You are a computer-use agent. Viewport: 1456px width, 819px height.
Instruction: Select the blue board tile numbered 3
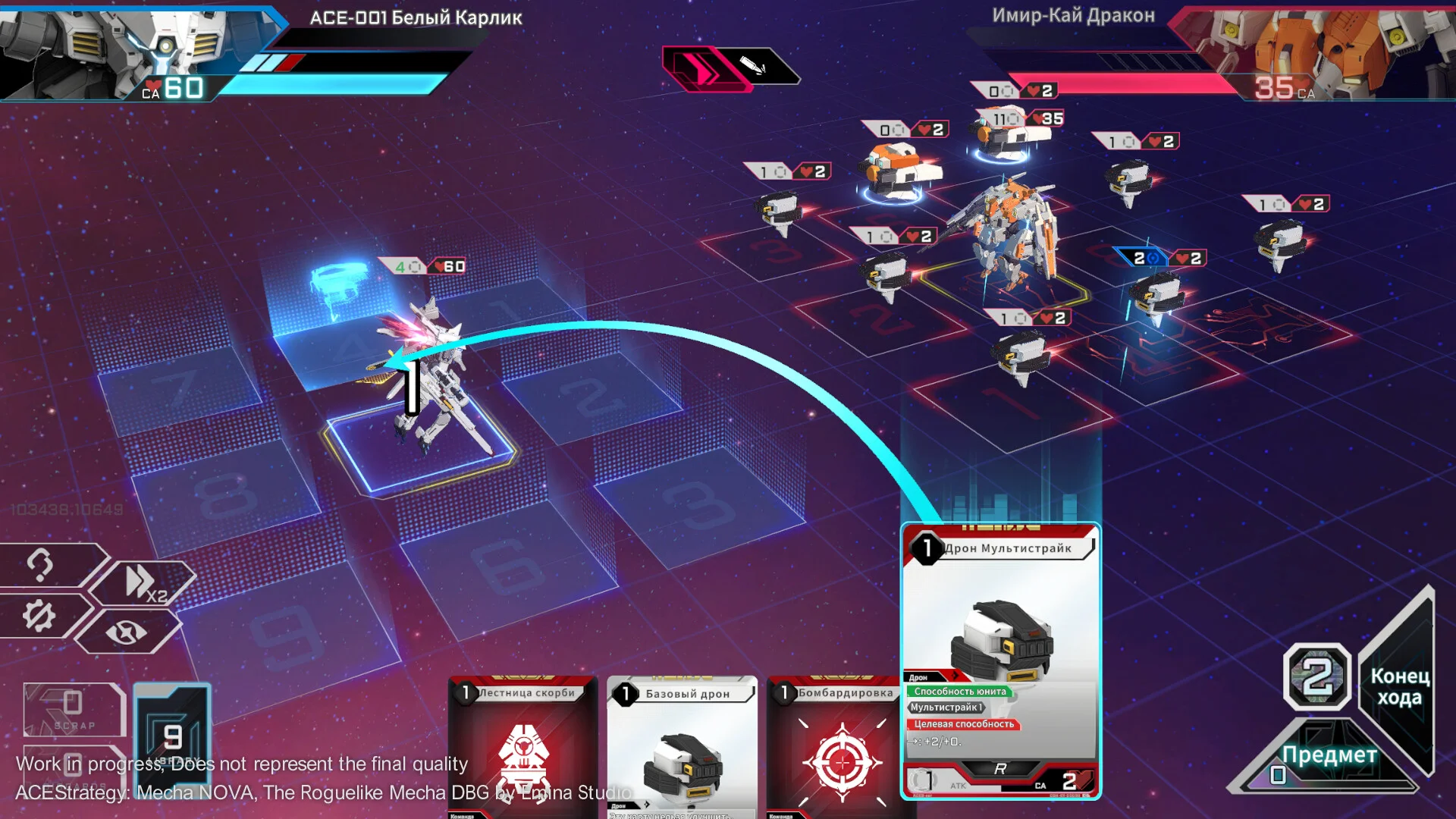pyautogui.click(x=698, y=500)
